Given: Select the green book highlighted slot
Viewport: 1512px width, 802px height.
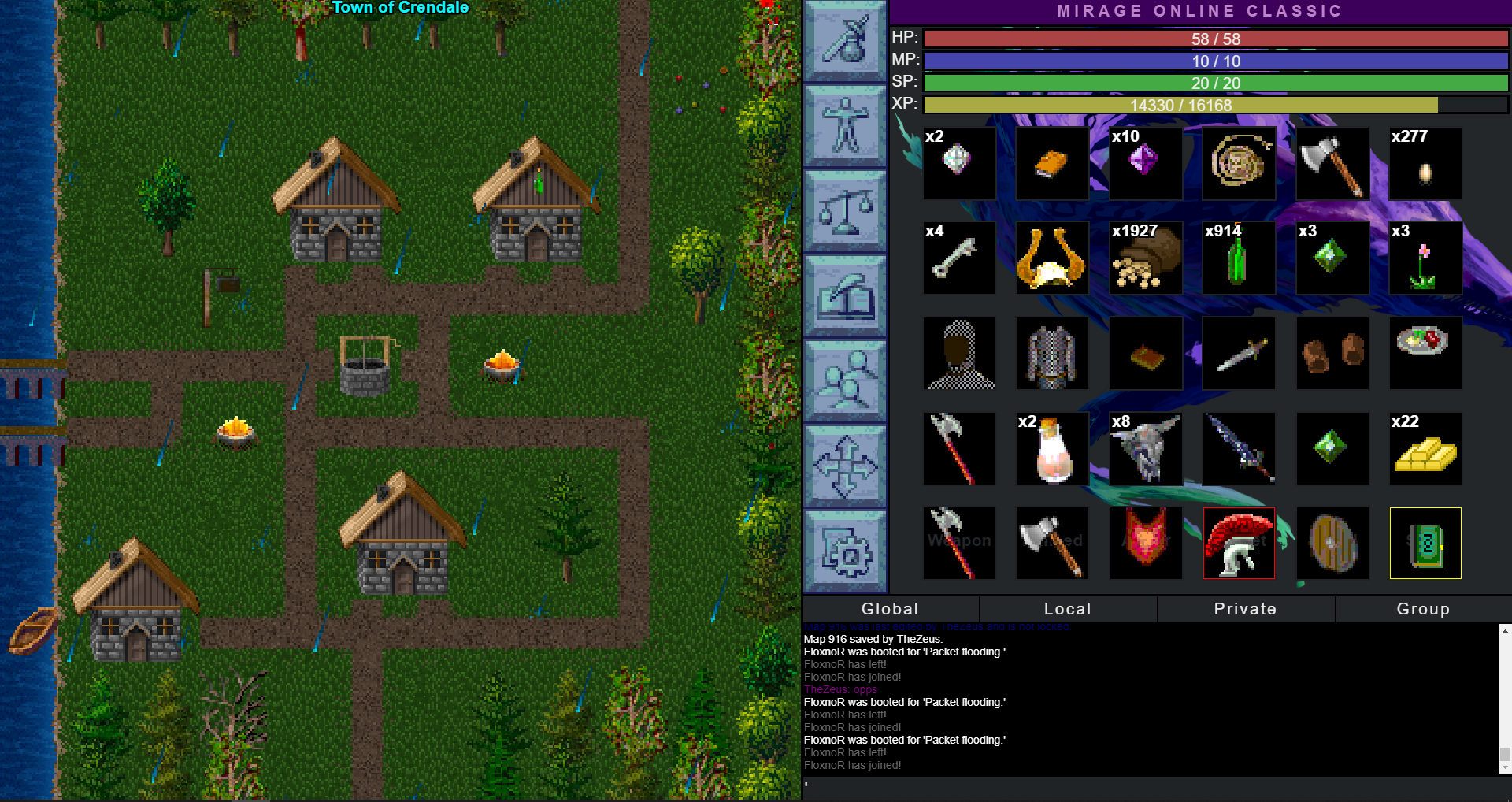Looking at the screenshot, I should (x=1425, y=544).
